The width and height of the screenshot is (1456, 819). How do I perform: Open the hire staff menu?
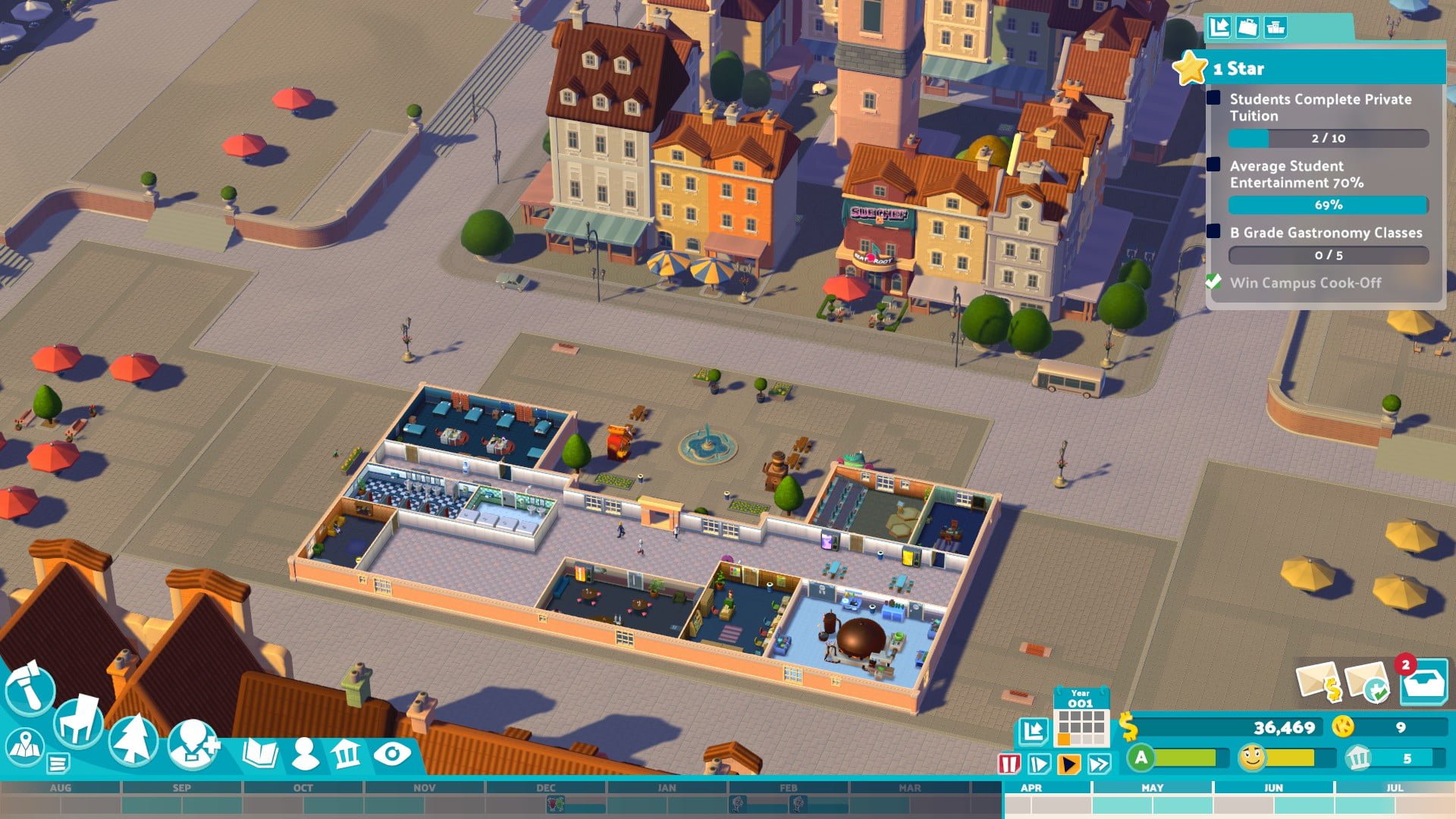pyautogui.click(x=193, y=743)
